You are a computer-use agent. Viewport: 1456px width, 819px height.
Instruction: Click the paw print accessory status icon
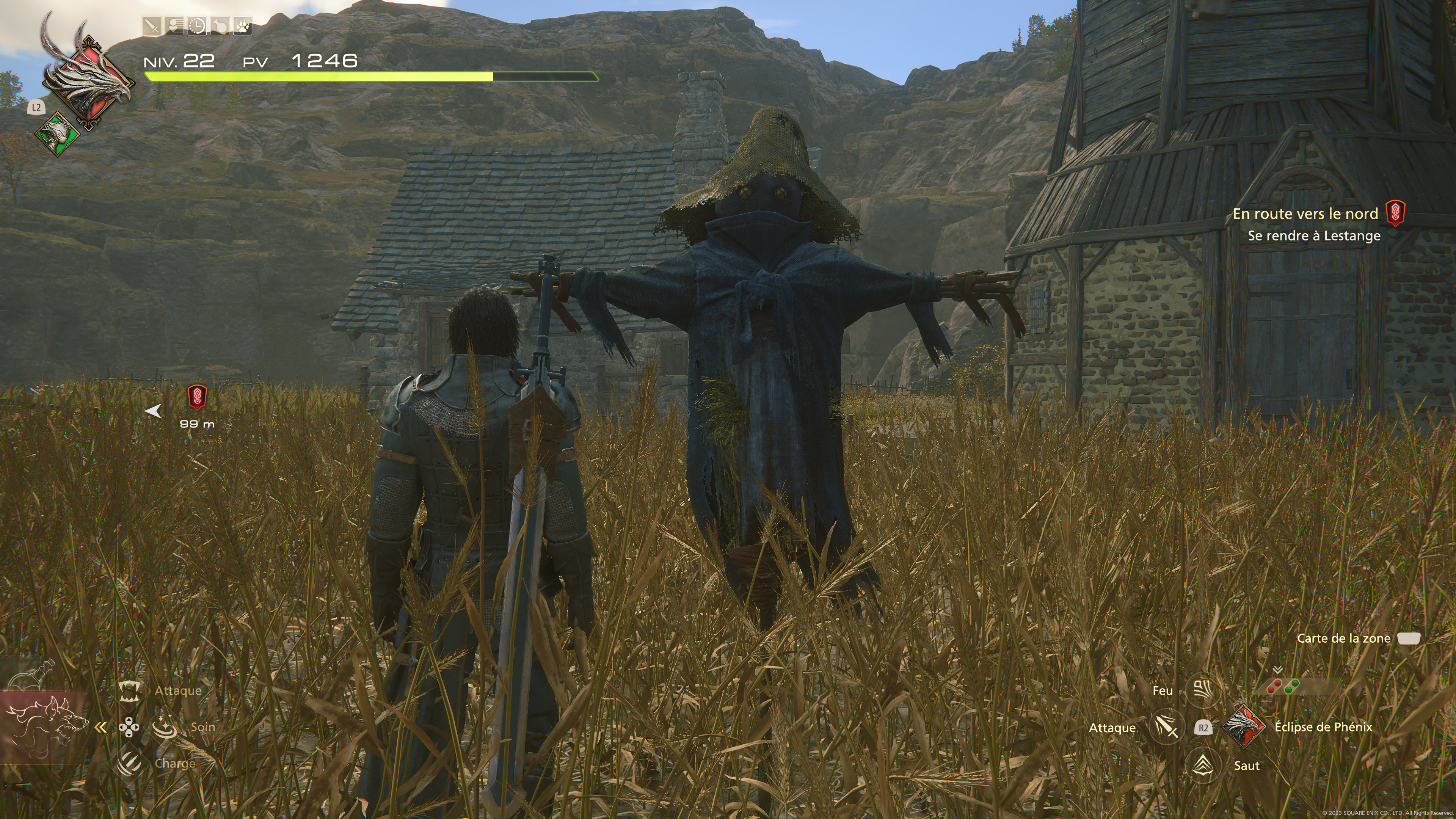[x=242, y=26]
